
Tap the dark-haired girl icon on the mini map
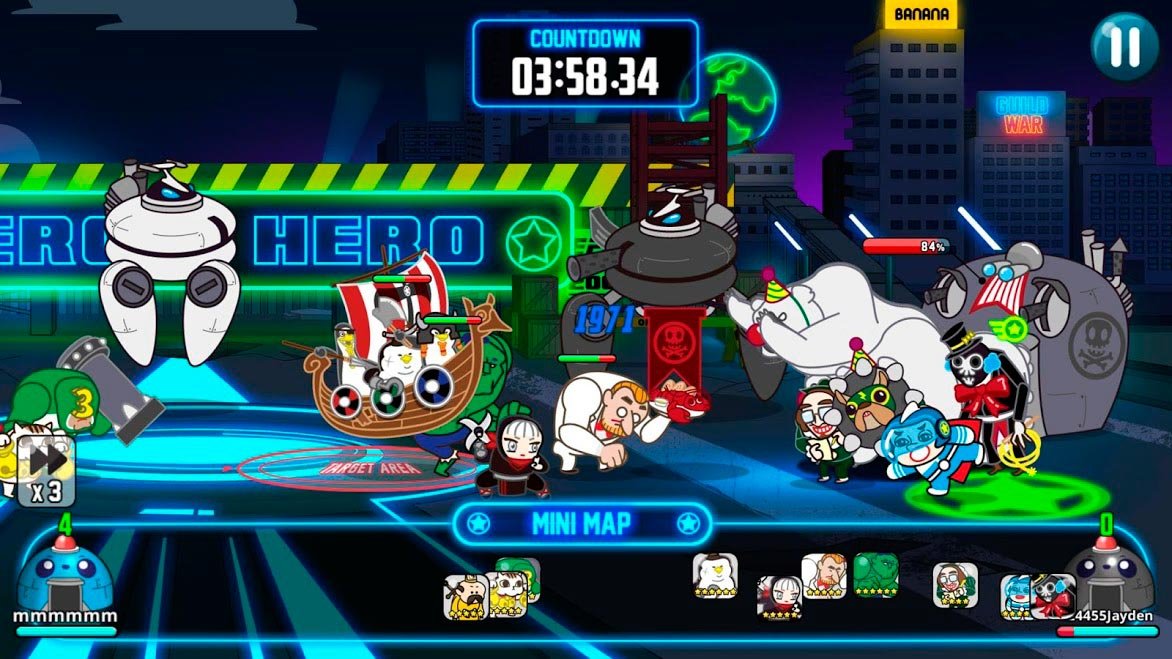(x=779, y=597)
